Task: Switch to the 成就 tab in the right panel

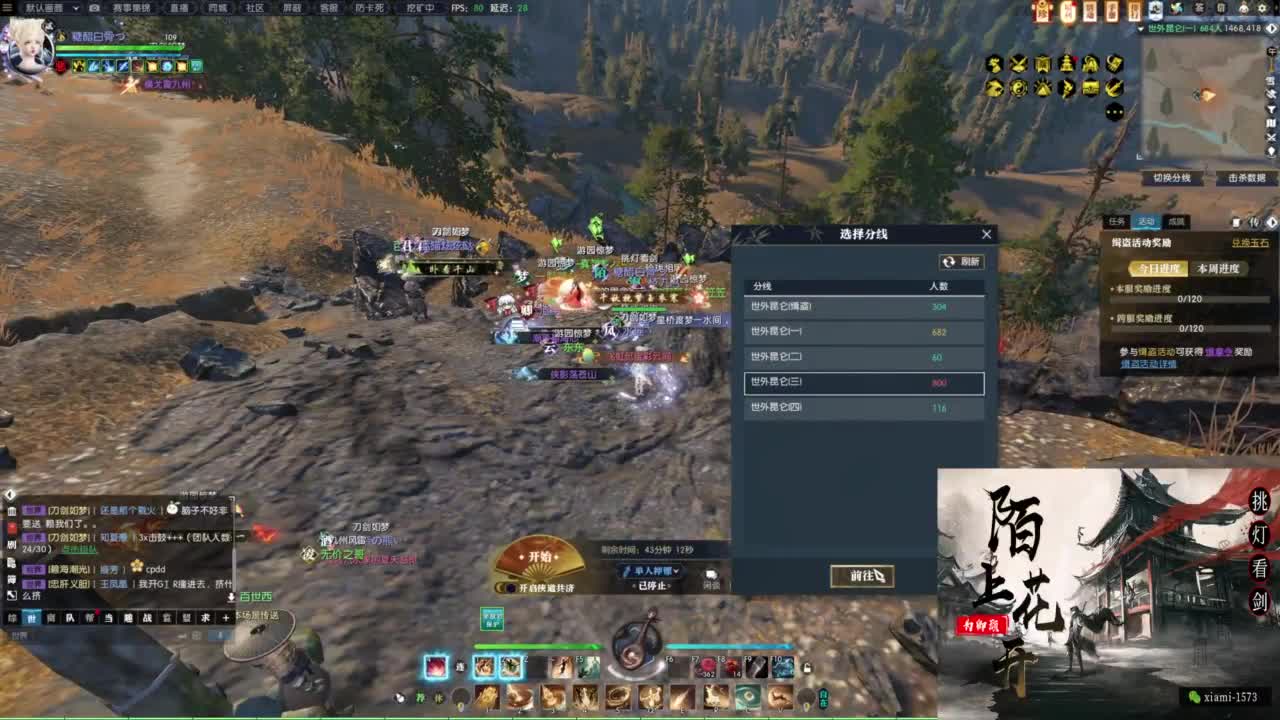Action: coord(1175,221)
